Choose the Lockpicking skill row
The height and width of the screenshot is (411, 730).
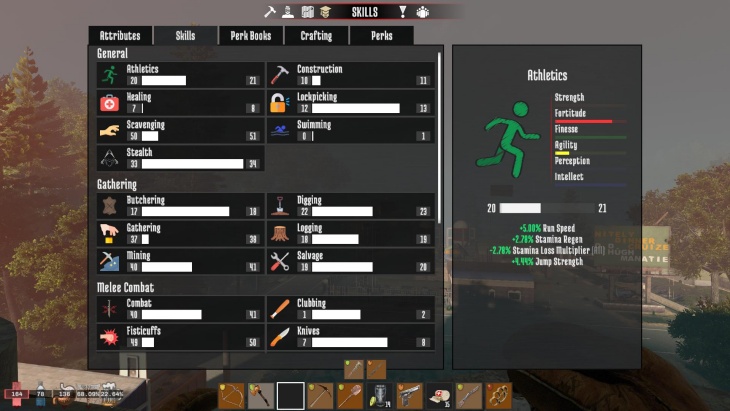coord(351,103)
